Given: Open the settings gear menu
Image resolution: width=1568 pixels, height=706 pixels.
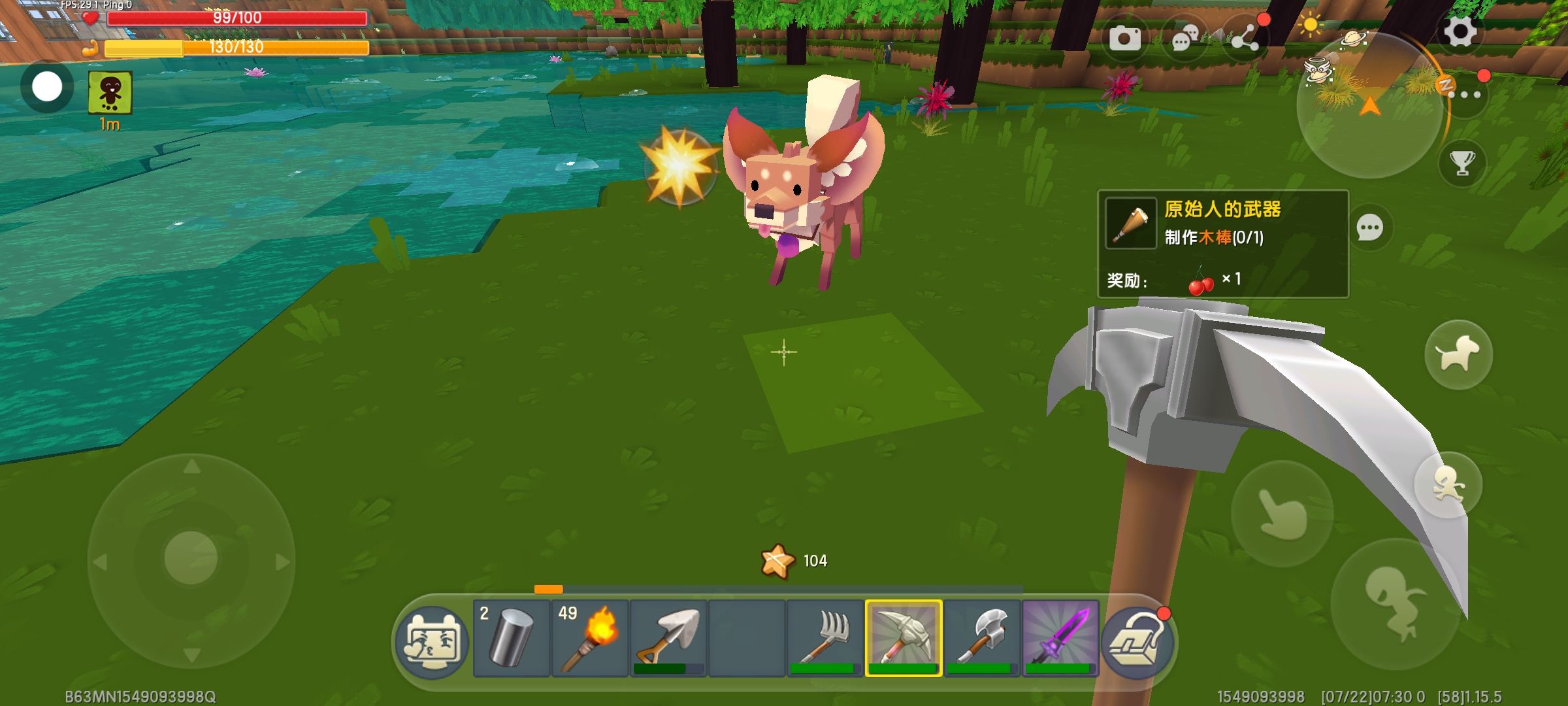Looking at the screenshot, I should pyautogui.click(x=1460, y=31).
